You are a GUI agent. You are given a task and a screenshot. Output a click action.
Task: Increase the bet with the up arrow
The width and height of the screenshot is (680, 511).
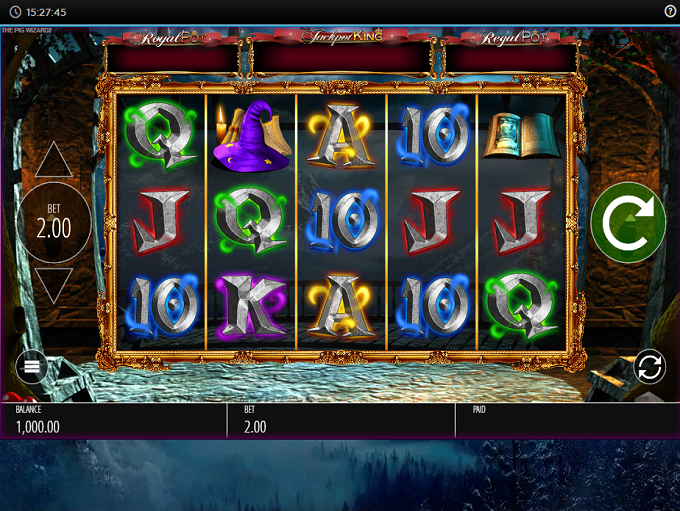point(54,160)
